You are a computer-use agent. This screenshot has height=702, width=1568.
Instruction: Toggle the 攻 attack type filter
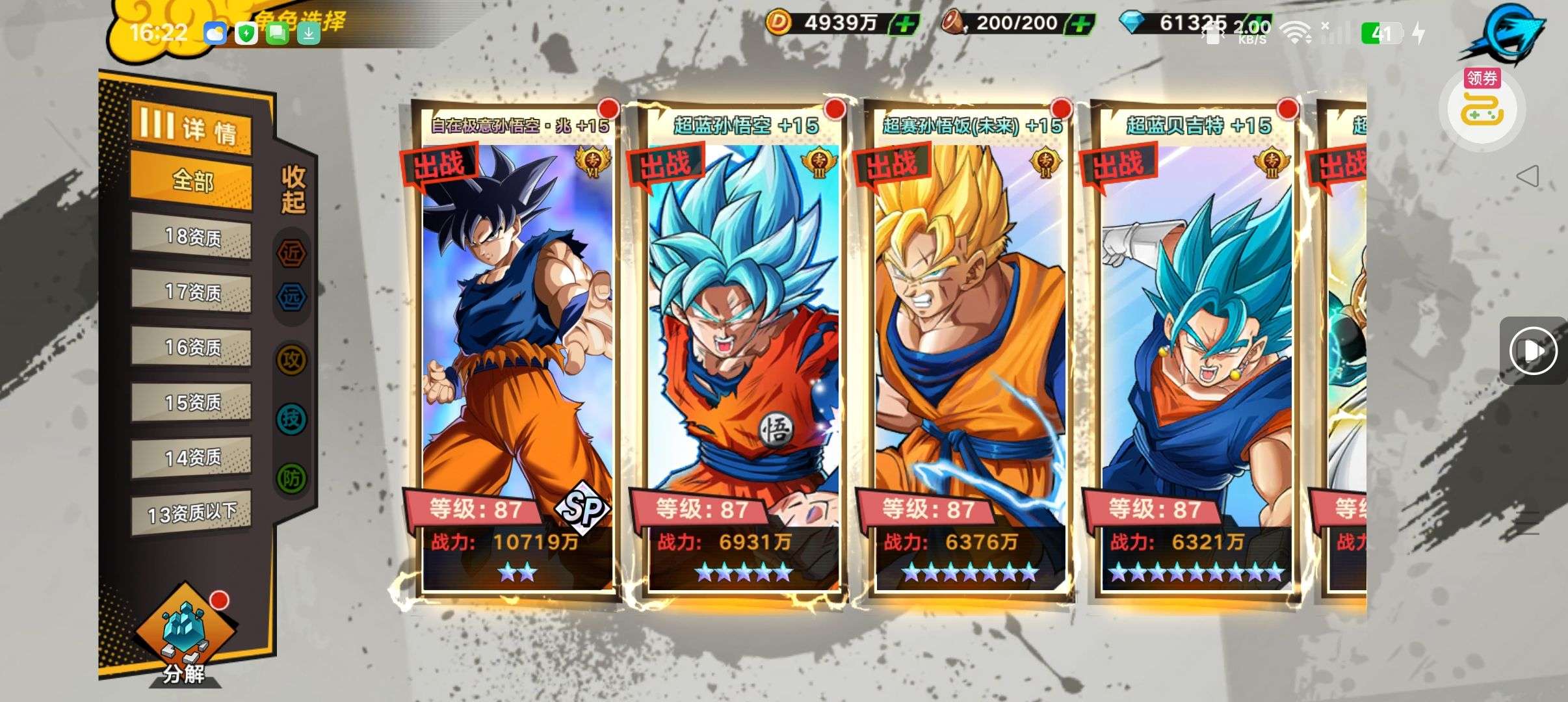(291, 359)
